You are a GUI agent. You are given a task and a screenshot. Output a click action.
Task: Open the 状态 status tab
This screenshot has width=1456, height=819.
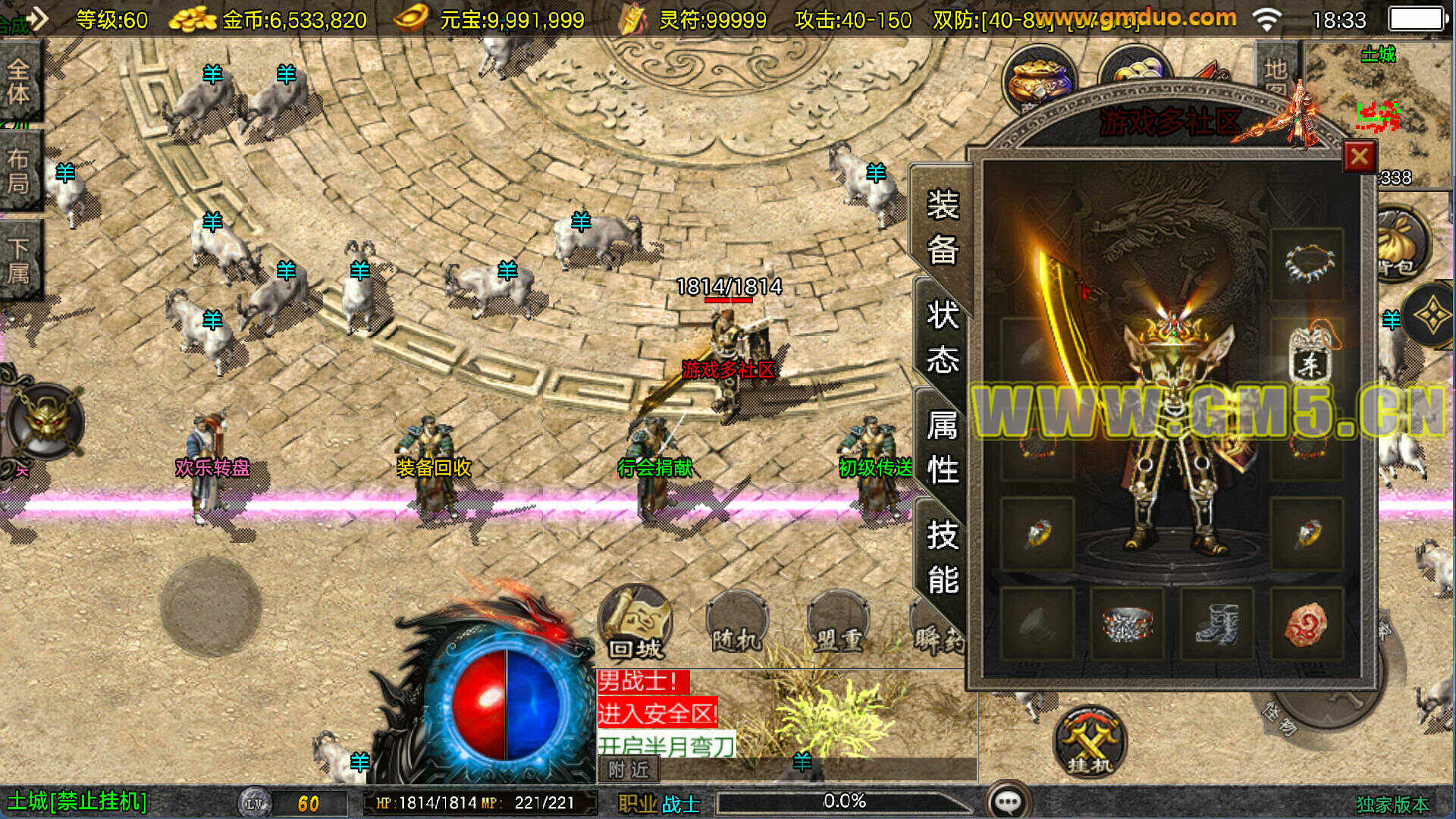click(x=942, y=336)
